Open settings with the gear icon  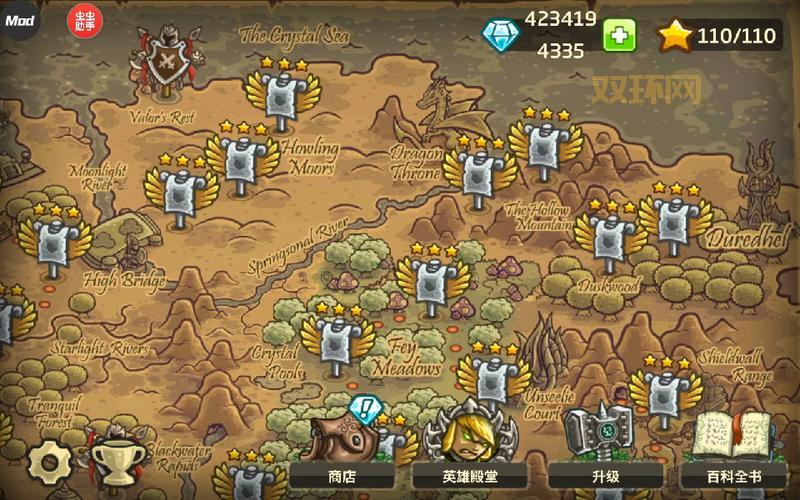(x=45, y=461)
